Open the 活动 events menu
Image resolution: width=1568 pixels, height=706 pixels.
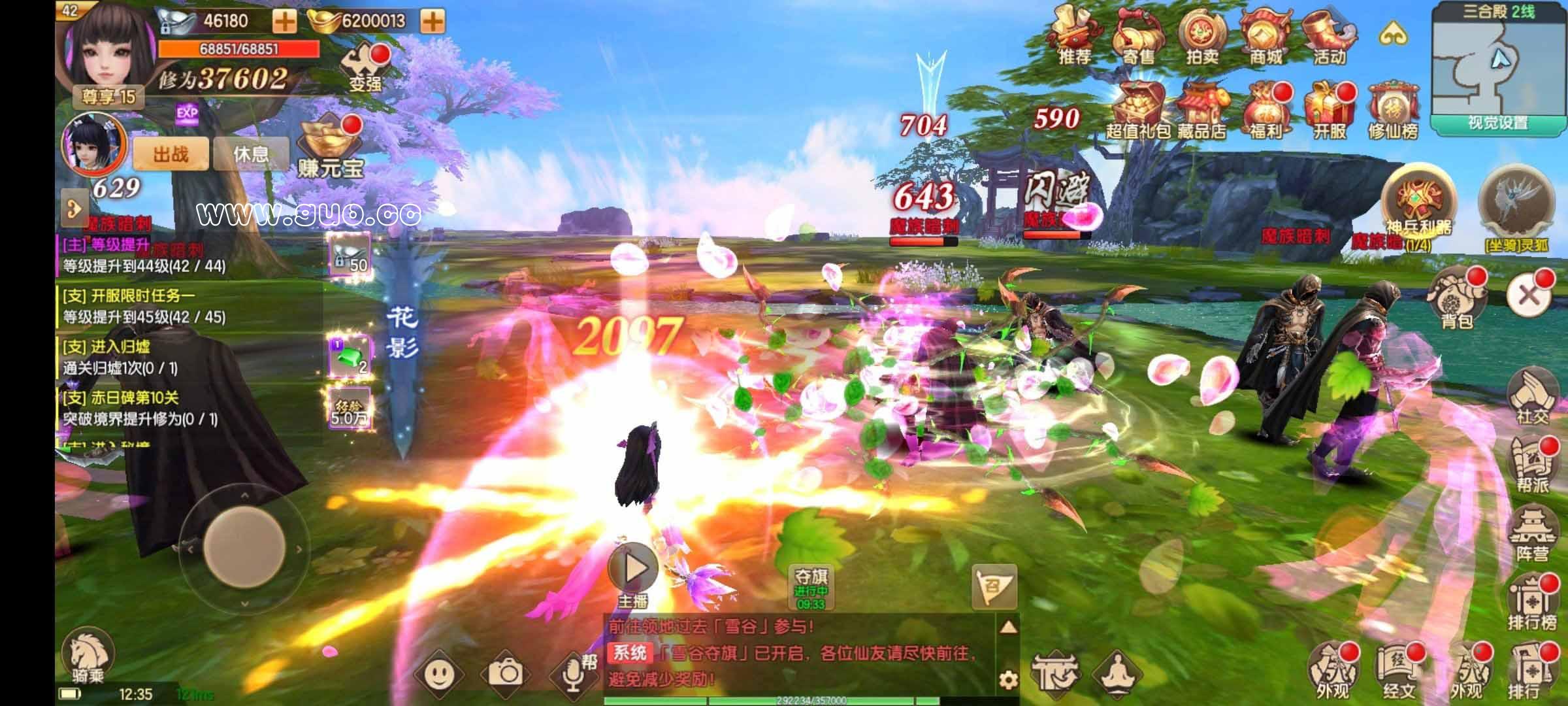click(1328, 35)
